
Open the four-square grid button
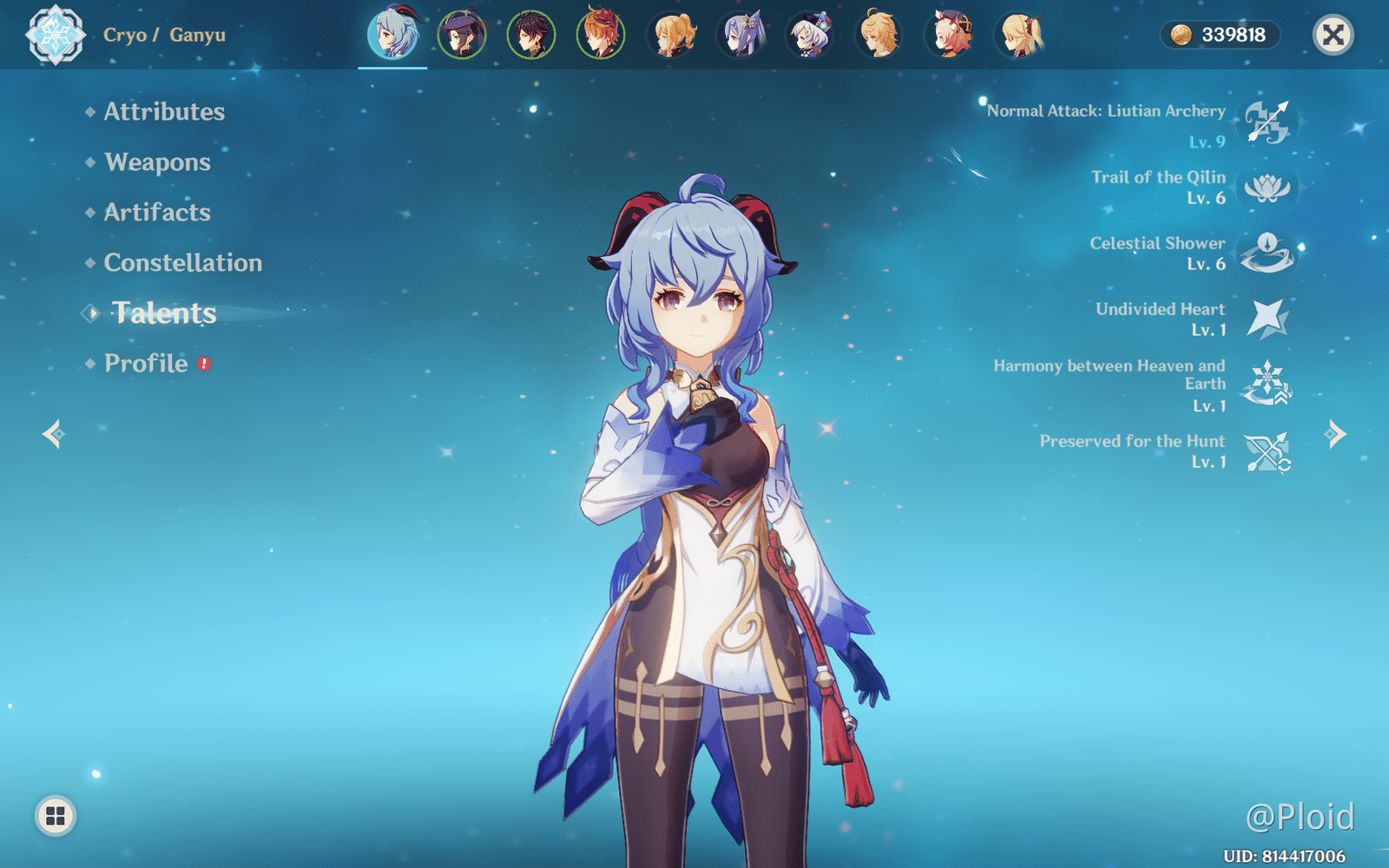56,816
